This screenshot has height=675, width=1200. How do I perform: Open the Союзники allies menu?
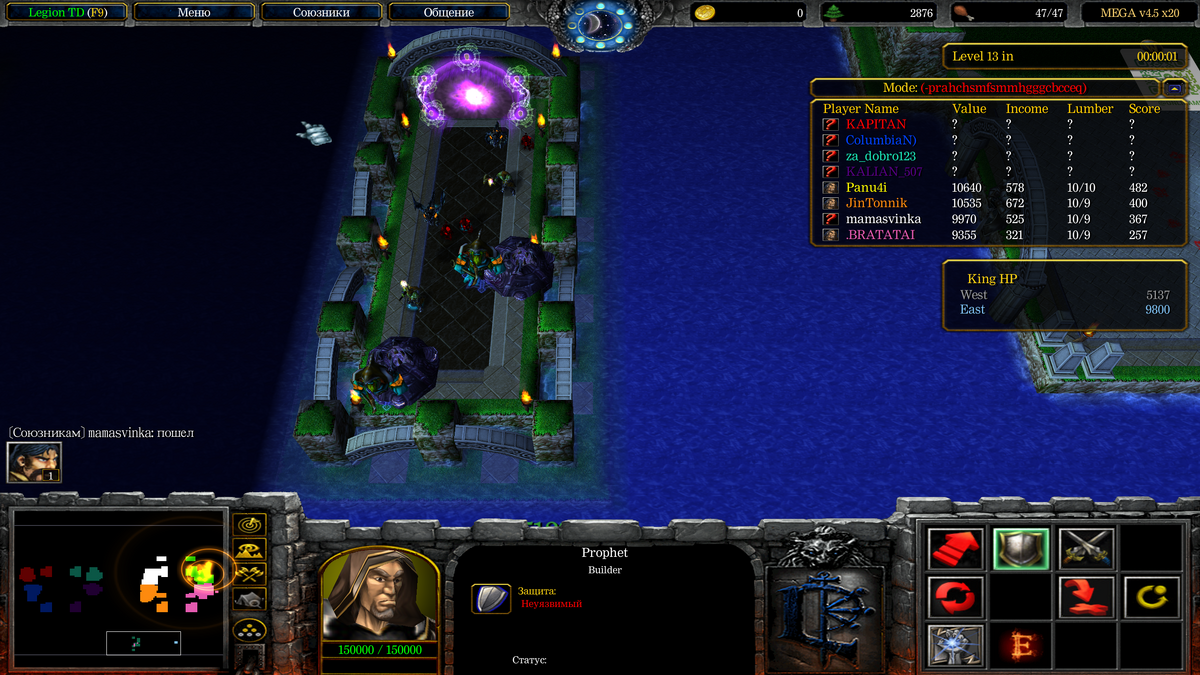[321, 13]
